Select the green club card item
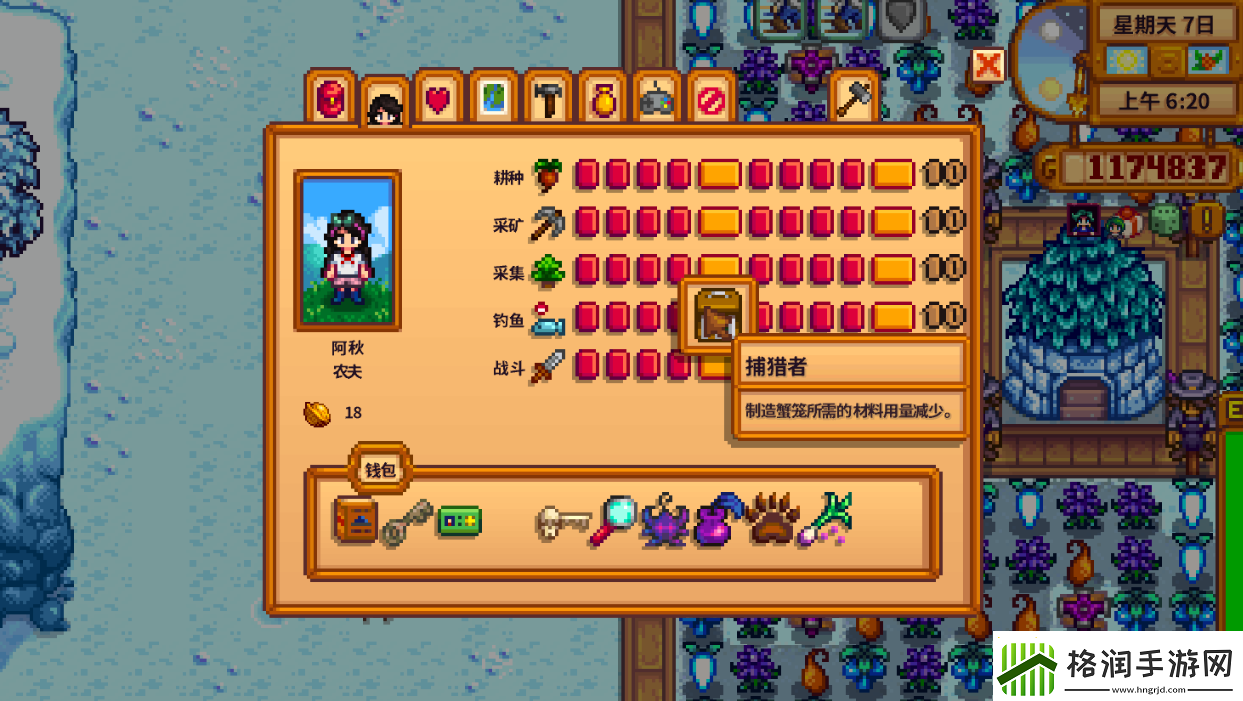The image size is (1243, 701). (x=459, y=521)
